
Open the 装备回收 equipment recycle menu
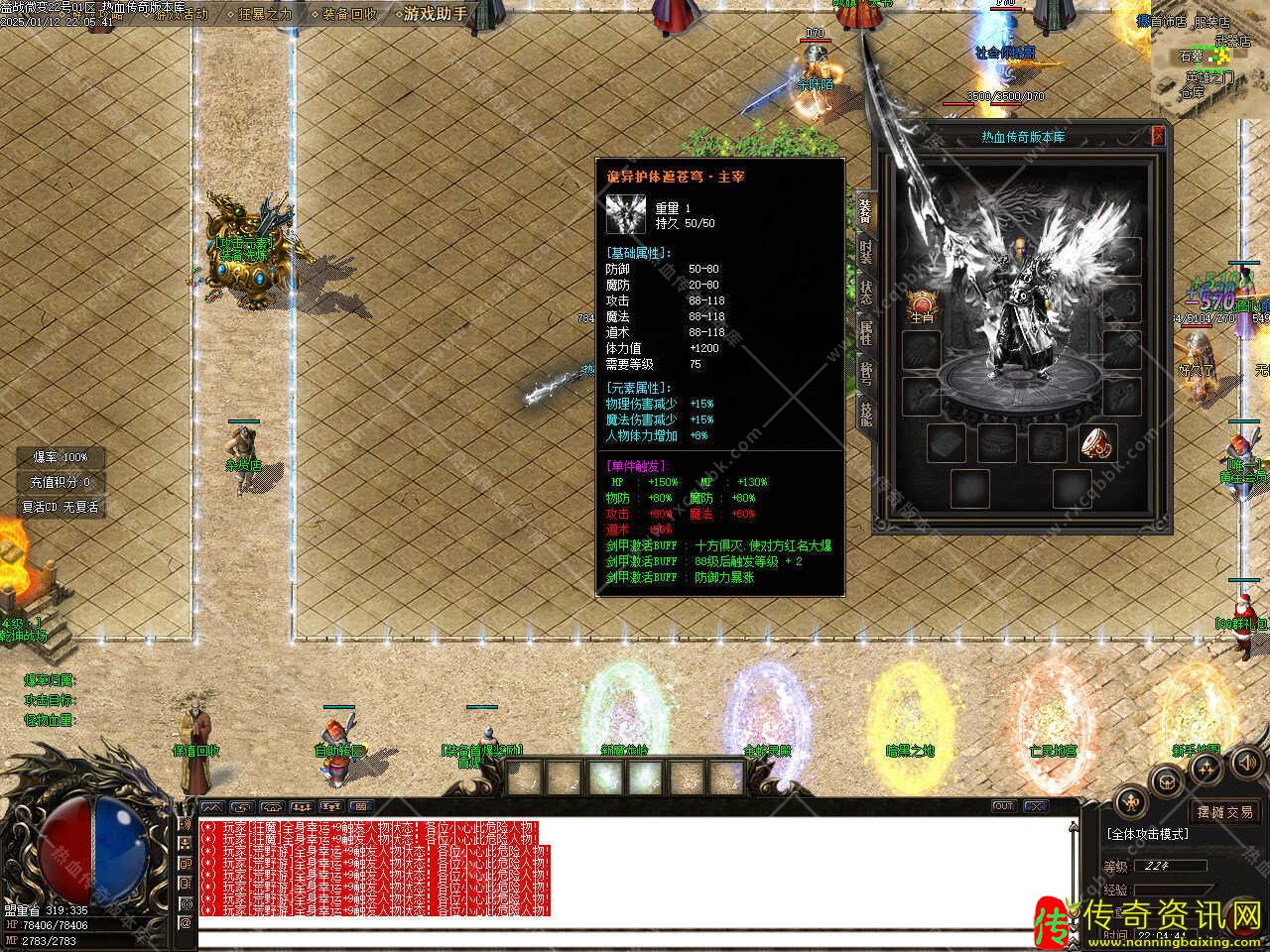pos(349,14)
